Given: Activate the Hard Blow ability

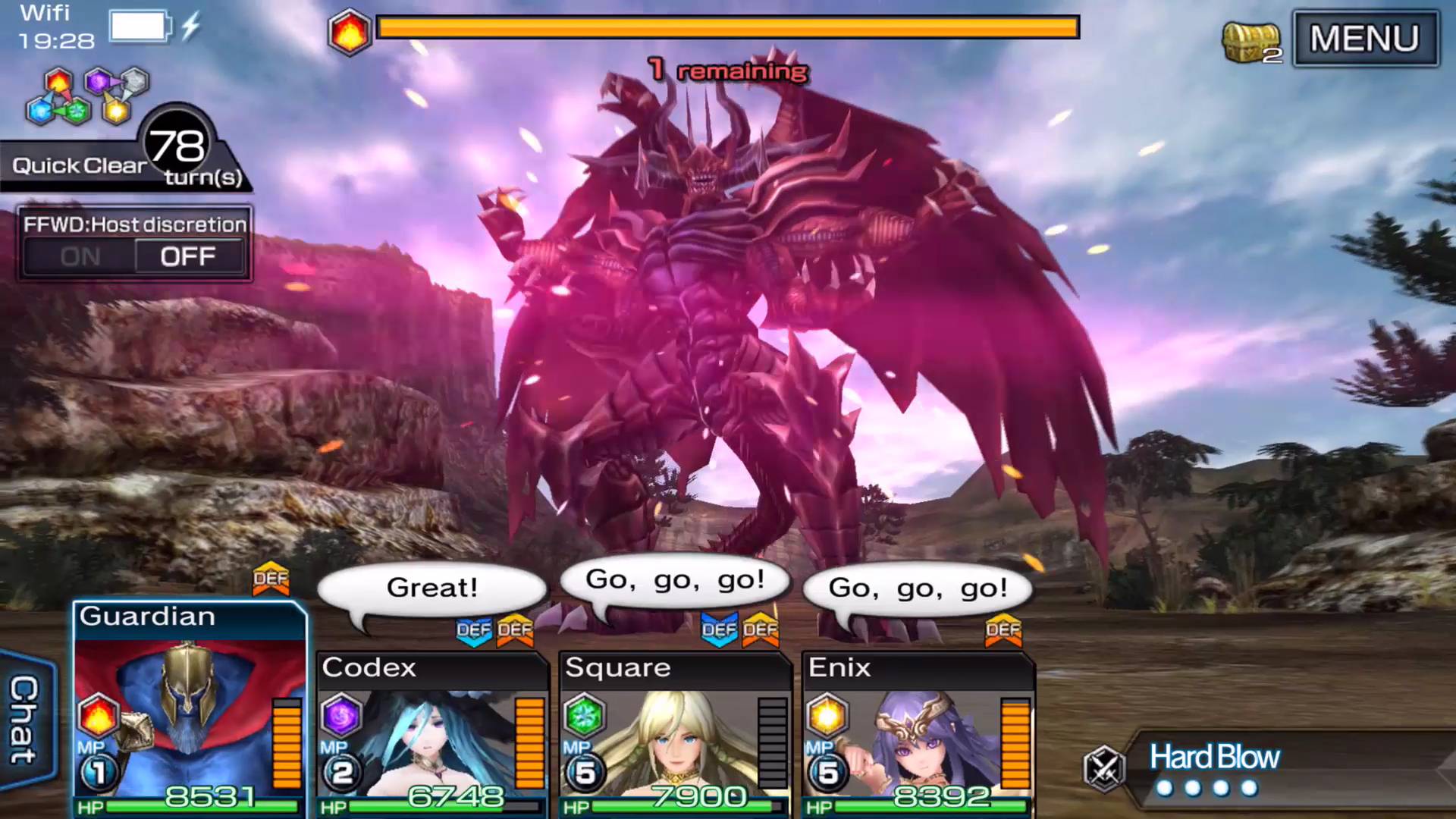Looking at the screenshot, I should (x=1213, y=767).
